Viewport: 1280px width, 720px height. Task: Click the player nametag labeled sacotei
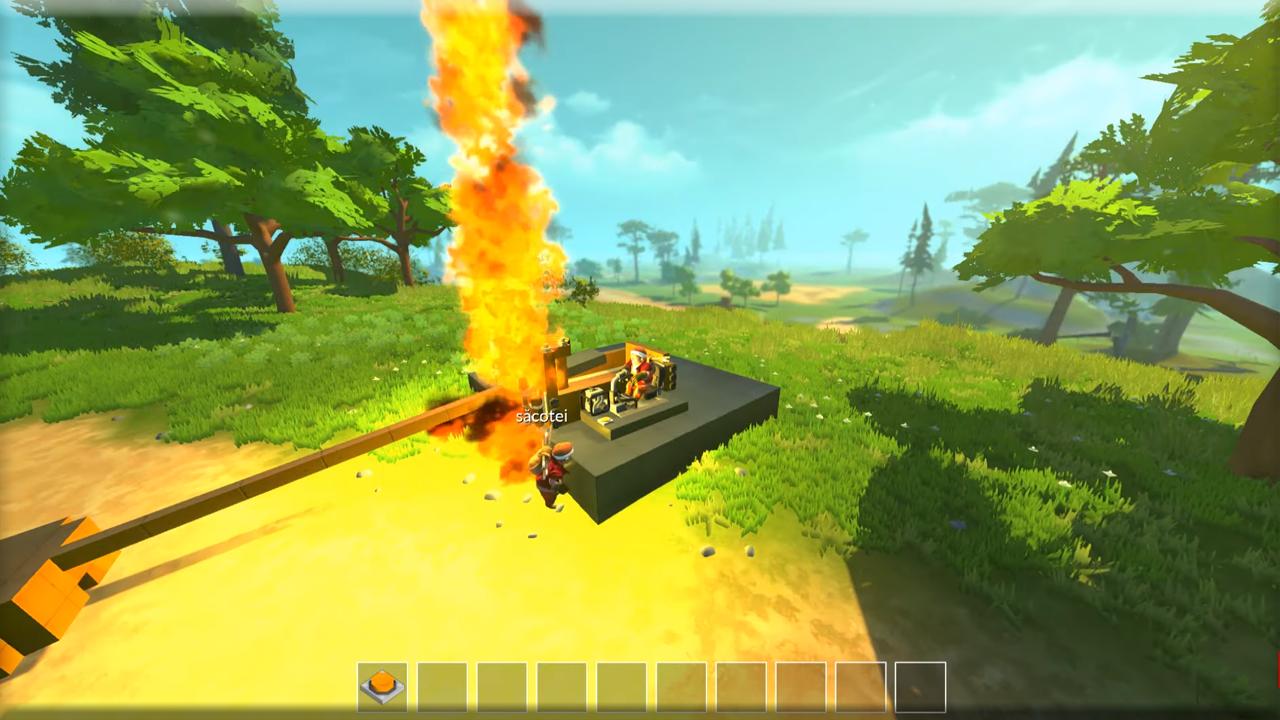[543, 414]
